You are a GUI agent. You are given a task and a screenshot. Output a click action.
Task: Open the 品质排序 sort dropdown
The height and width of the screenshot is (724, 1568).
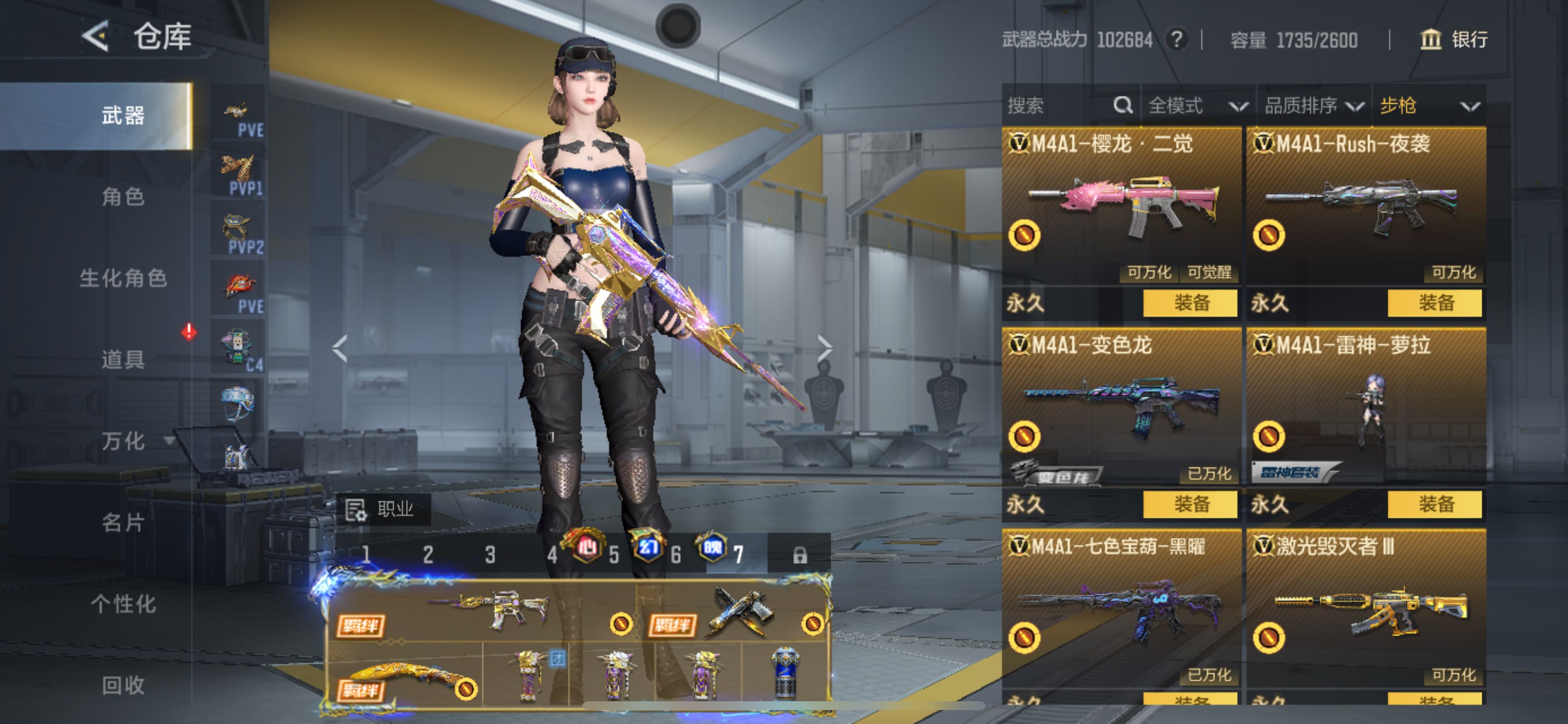pyautogui.click(x=1313, y=106)
